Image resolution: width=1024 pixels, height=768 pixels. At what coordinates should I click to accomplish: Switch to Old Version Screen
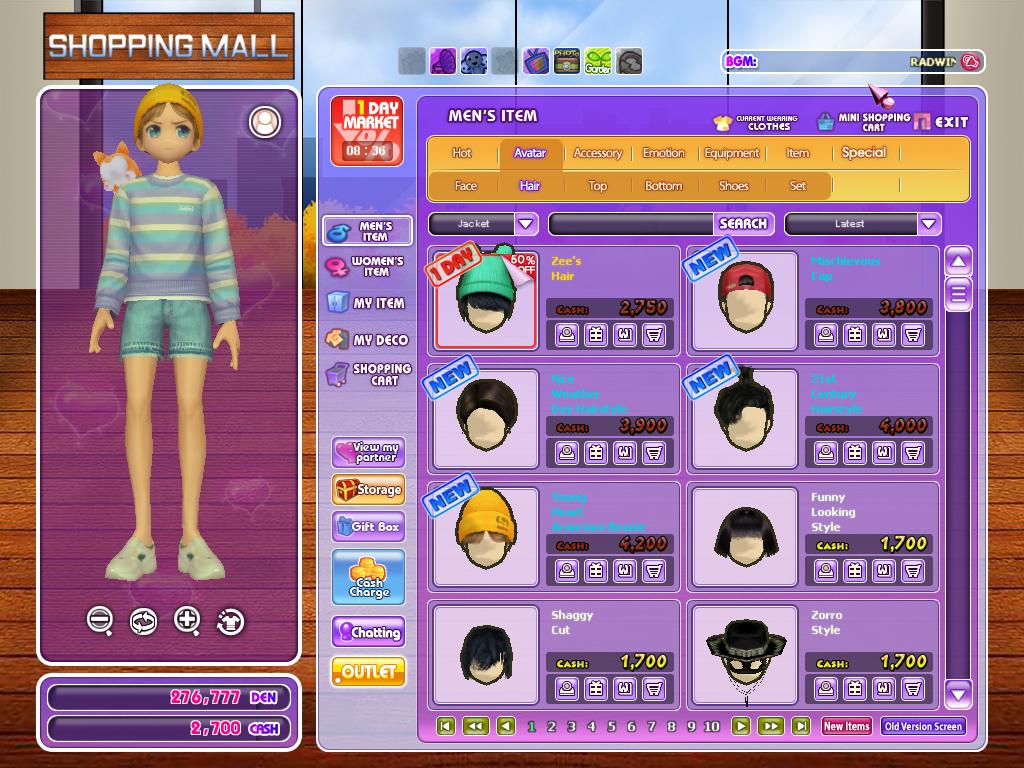tap(923, 727)
